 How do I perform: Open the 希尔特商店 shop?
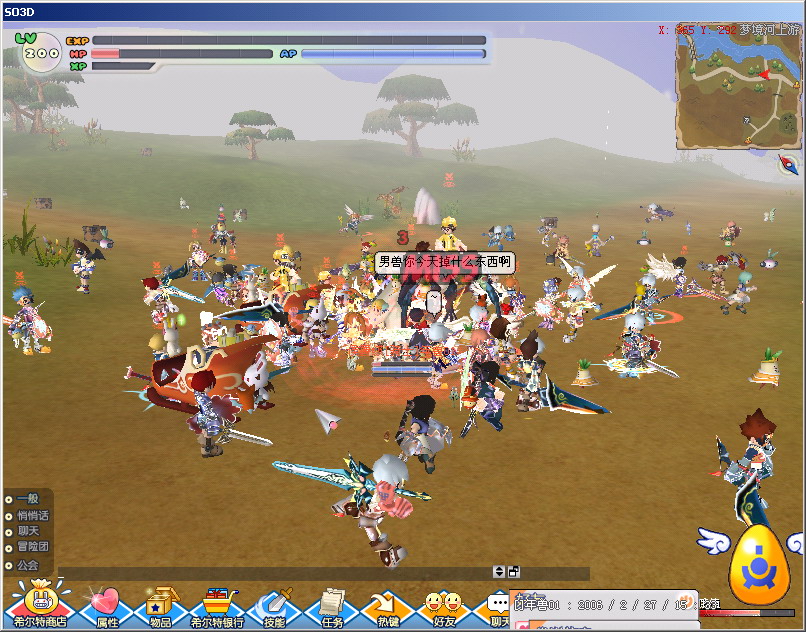click(x=38, y=605)
